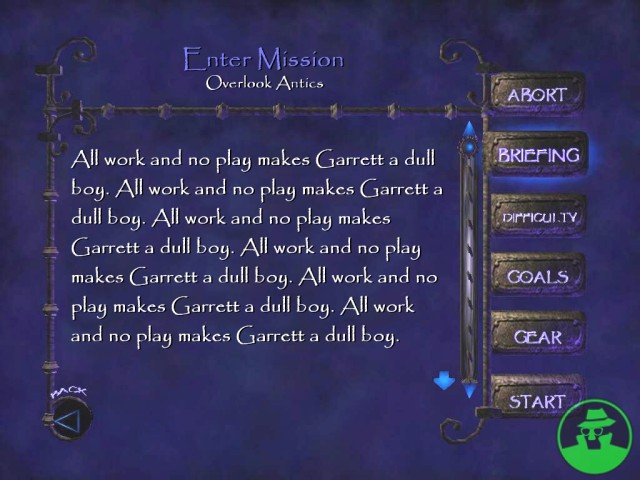Abort the mission briefing
This screenshot has height=480, width=640.
(537, 96)
